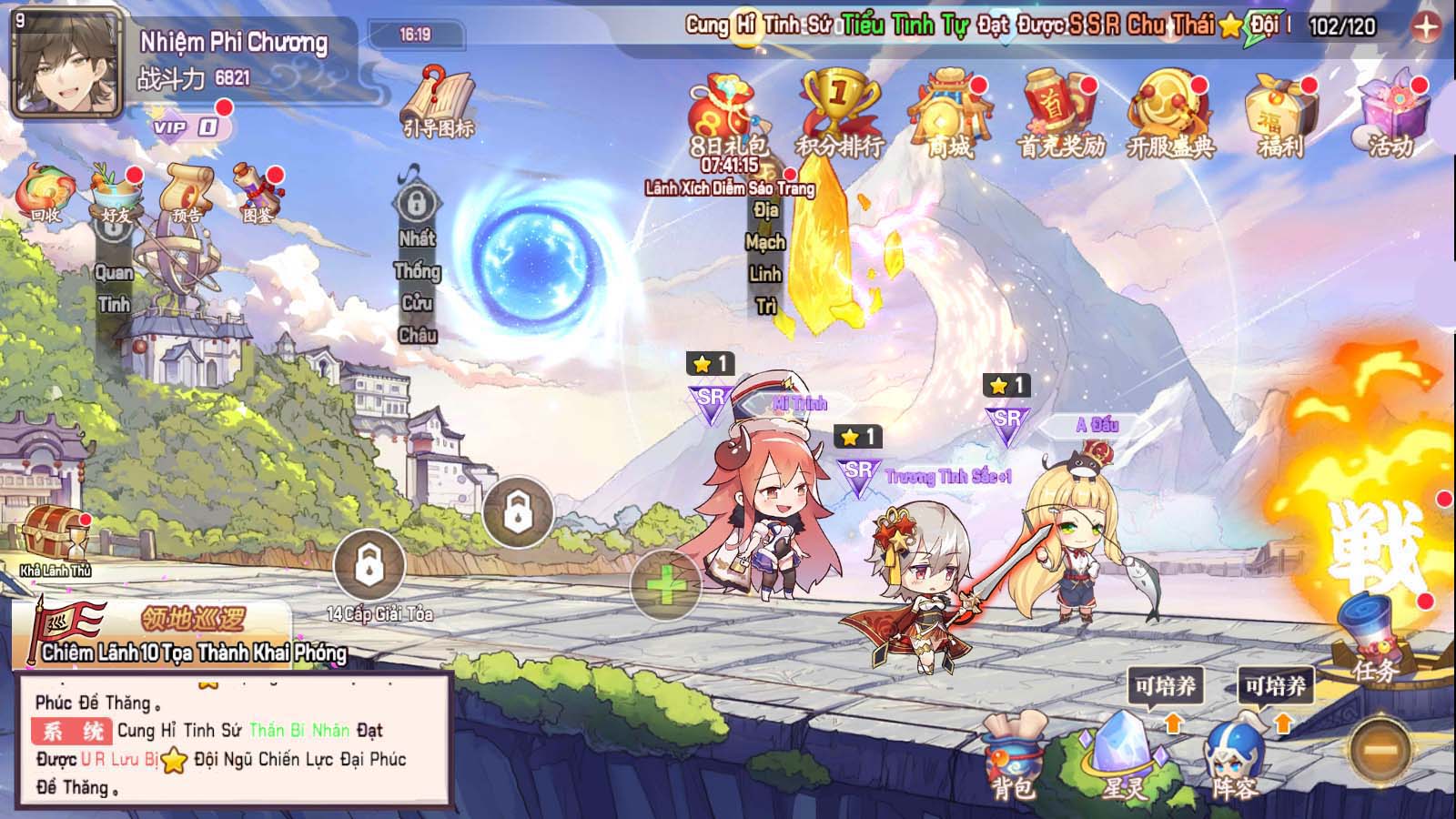The width and height of the screenshot is (1456, 819).
Task: Open the 好友 friends list
Action: click(116, 191)
